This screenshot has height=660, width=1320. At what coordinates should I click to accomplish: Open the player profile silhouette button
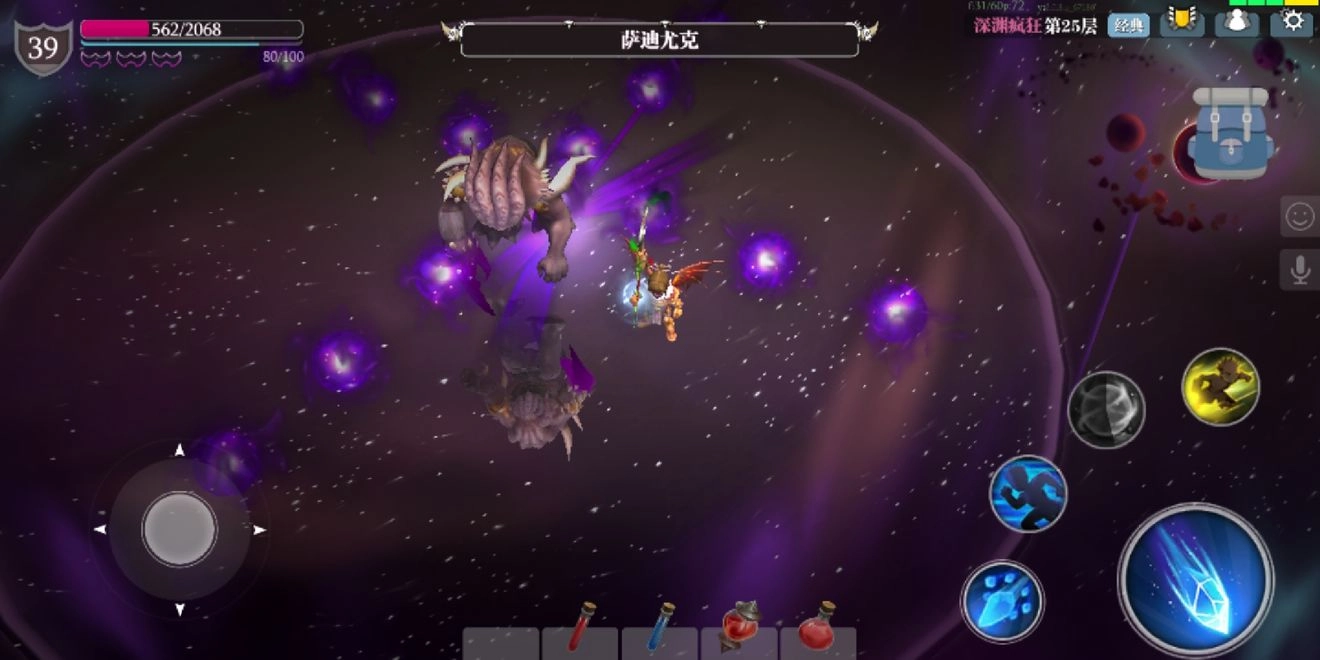[x=1236, y=22]
